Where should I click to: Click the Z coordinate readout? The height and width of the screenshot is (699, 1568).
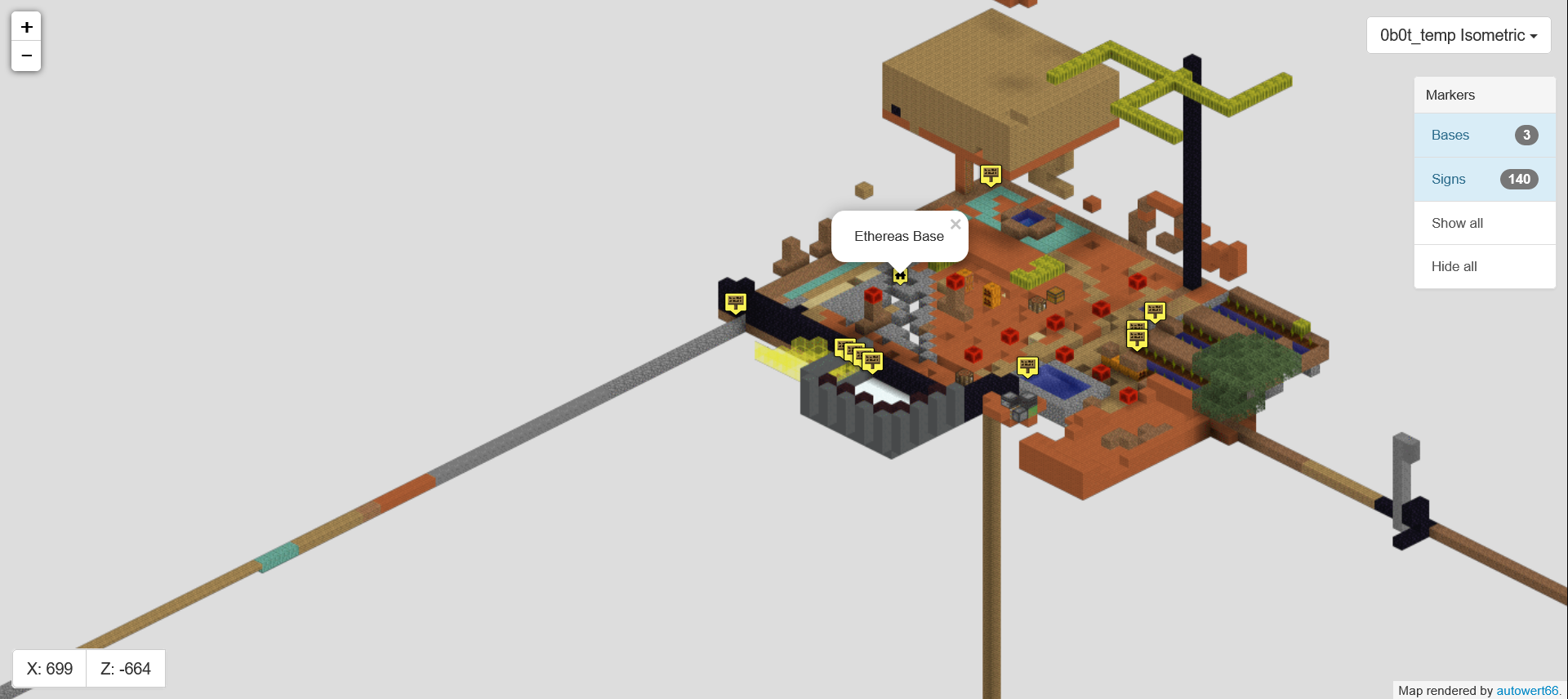point(125,668)
